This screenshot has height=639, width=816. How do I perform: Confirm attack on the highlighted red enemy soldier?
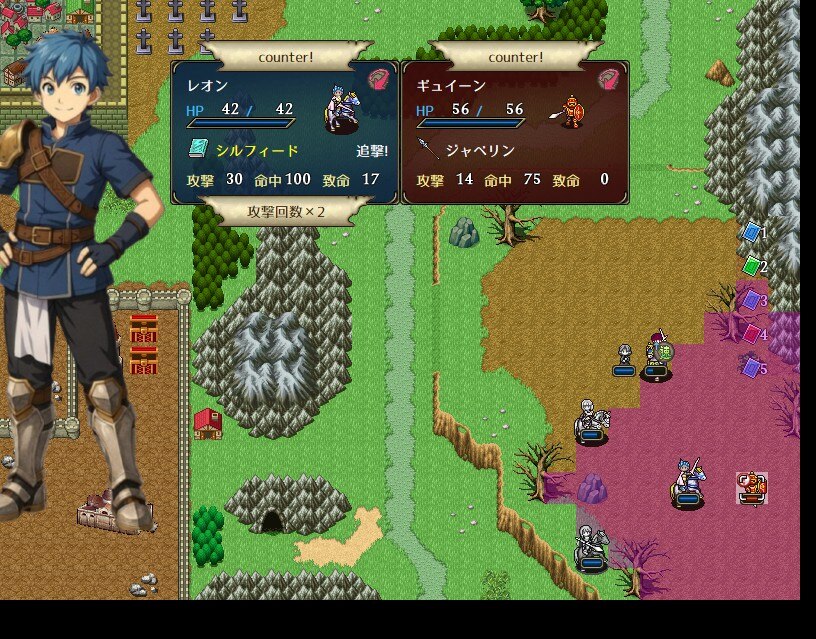tap(751, 487)
